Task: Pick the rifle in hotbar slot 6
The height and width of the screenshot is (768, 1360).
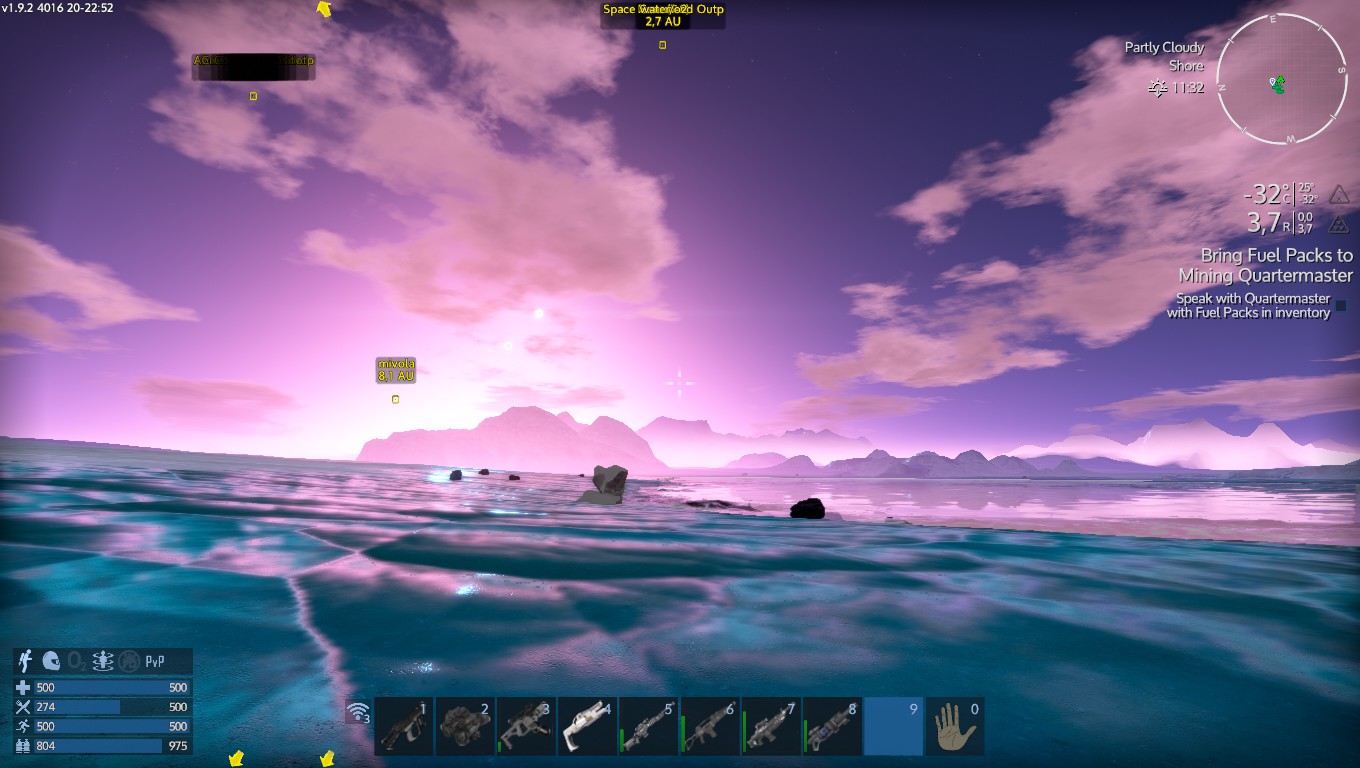Action: point(709,726)
